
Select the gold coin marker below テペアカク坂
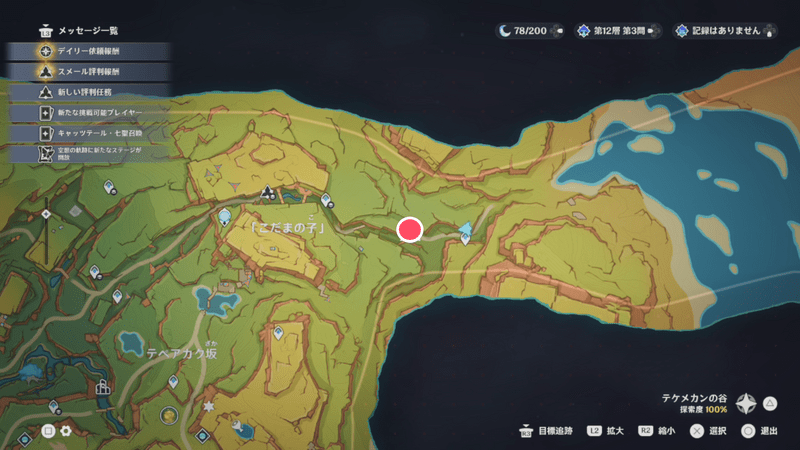169,414
